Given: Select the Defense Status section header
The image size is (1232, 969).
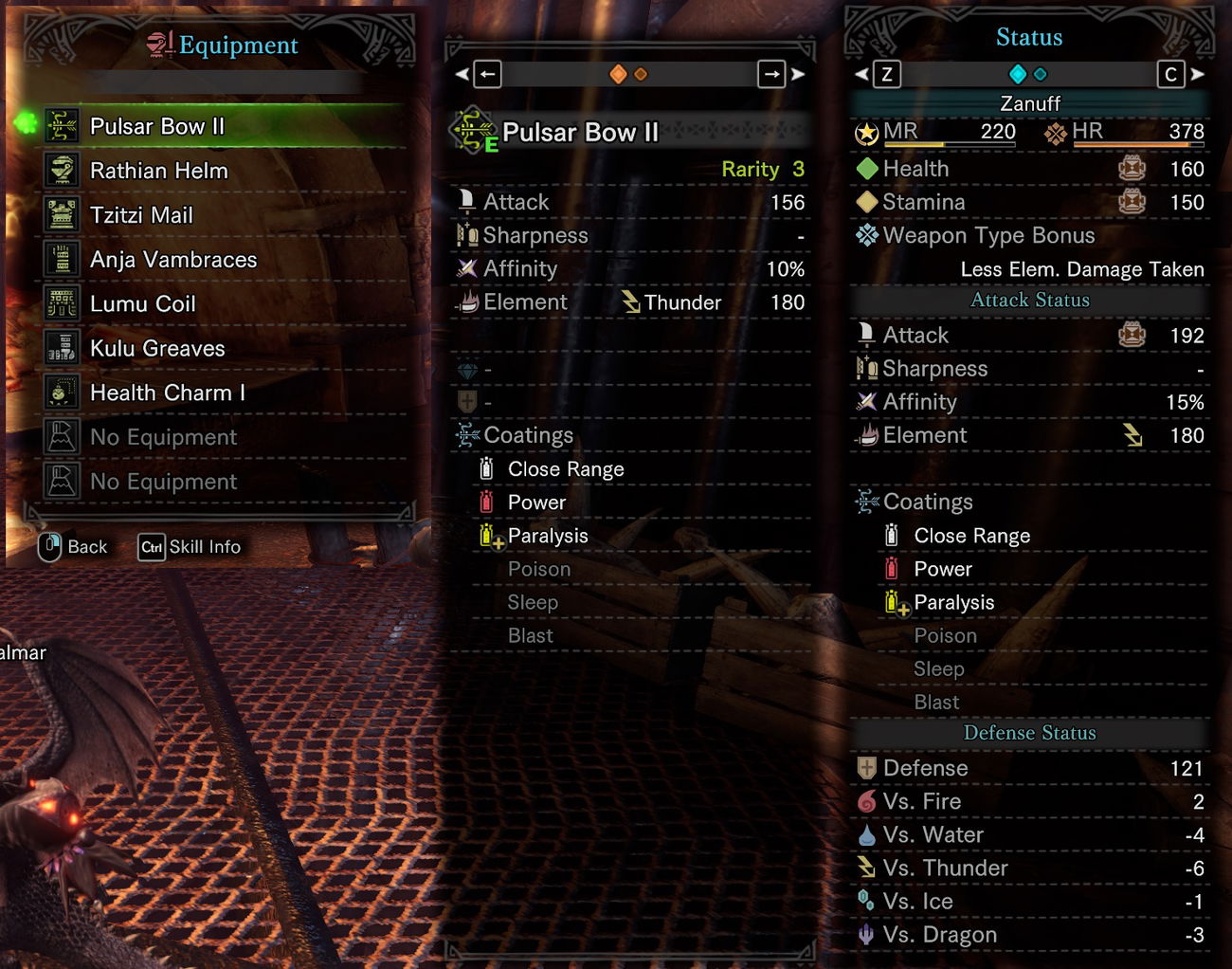Looking at the screenshot, I should coord(1029,733).
